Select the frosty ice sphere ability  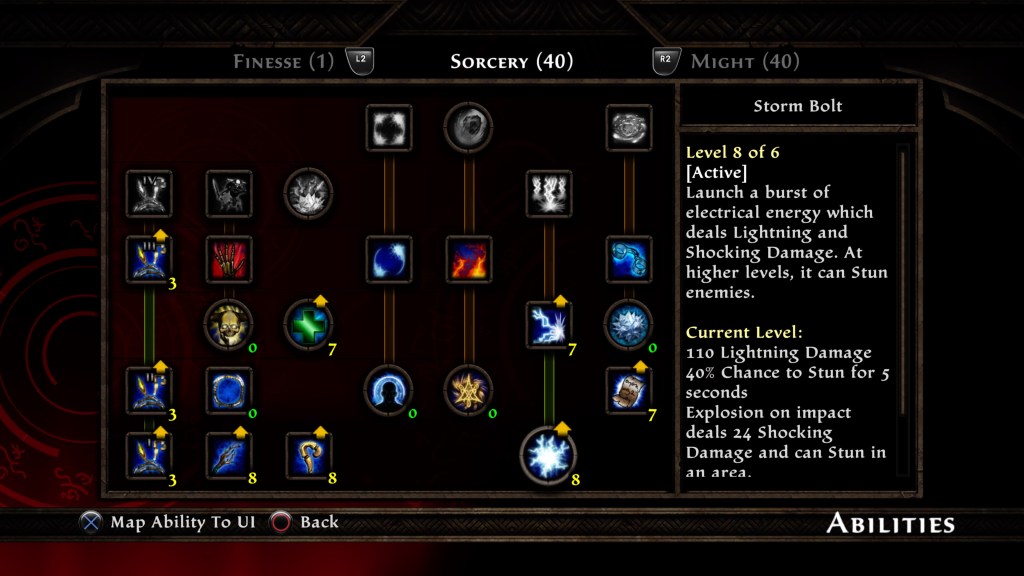629,324
